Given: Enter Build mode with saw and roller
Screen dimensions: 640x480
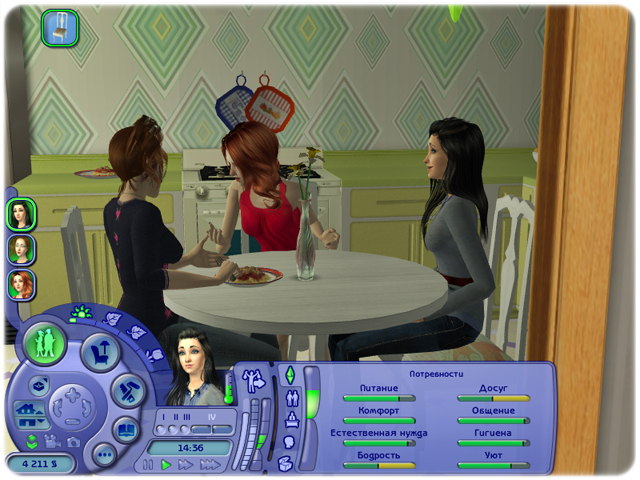Looking at the screenshot, I should [128, 391].
